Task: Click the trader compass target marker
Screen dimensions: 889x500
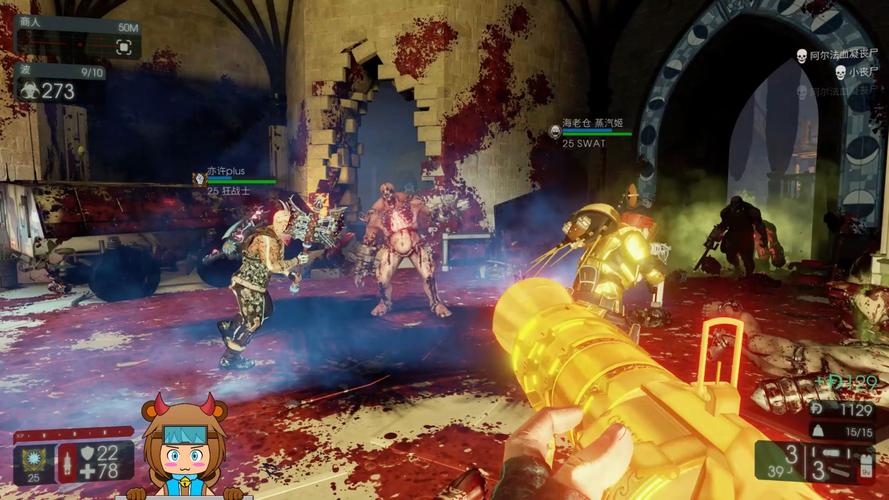Action: point(124,46)
